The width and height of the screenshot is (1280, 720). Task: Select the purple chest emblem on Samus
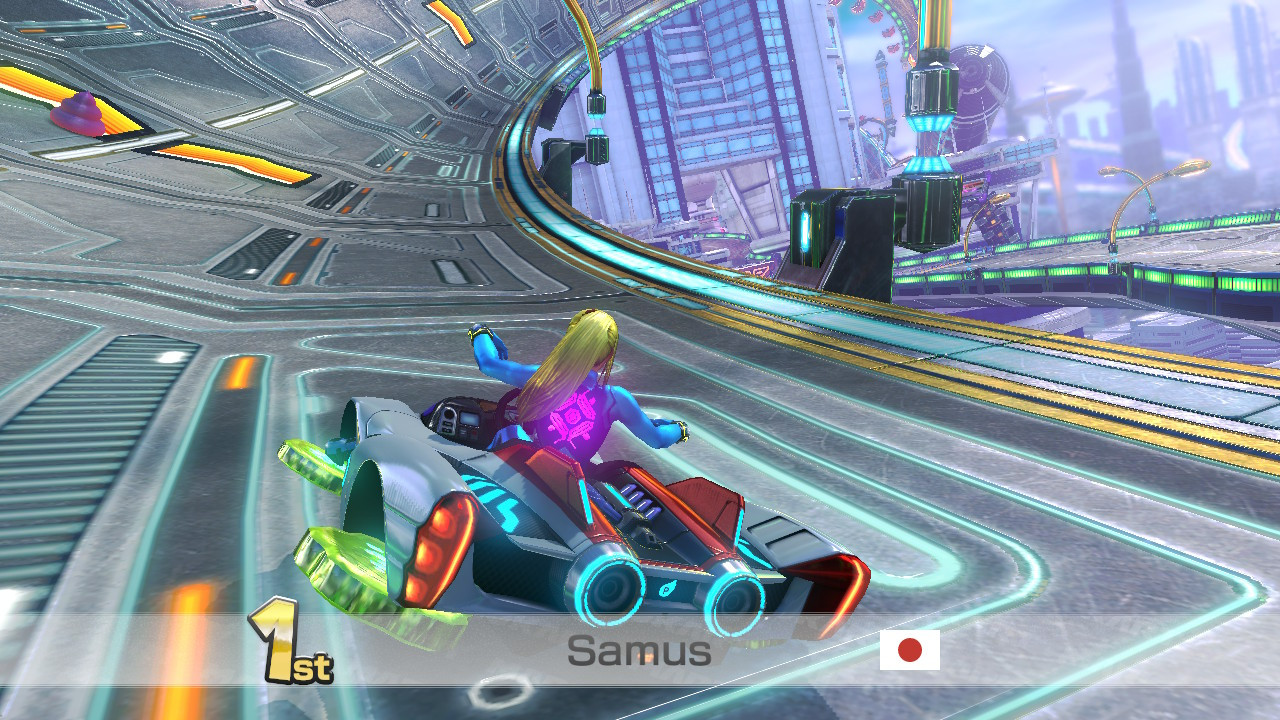coord(573,420)
